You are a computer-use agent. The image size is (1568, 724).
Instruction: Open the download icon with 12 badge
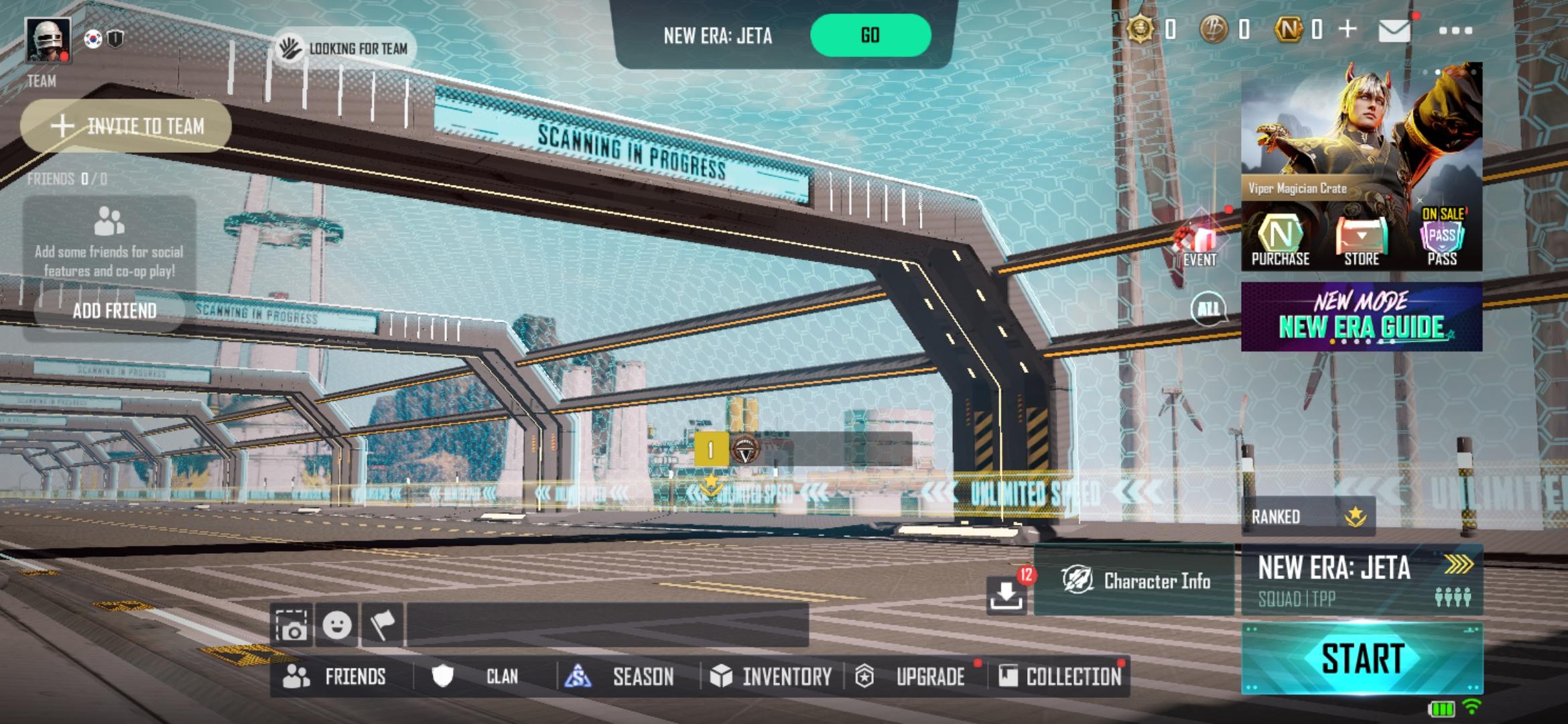[x=1006, y=594]
